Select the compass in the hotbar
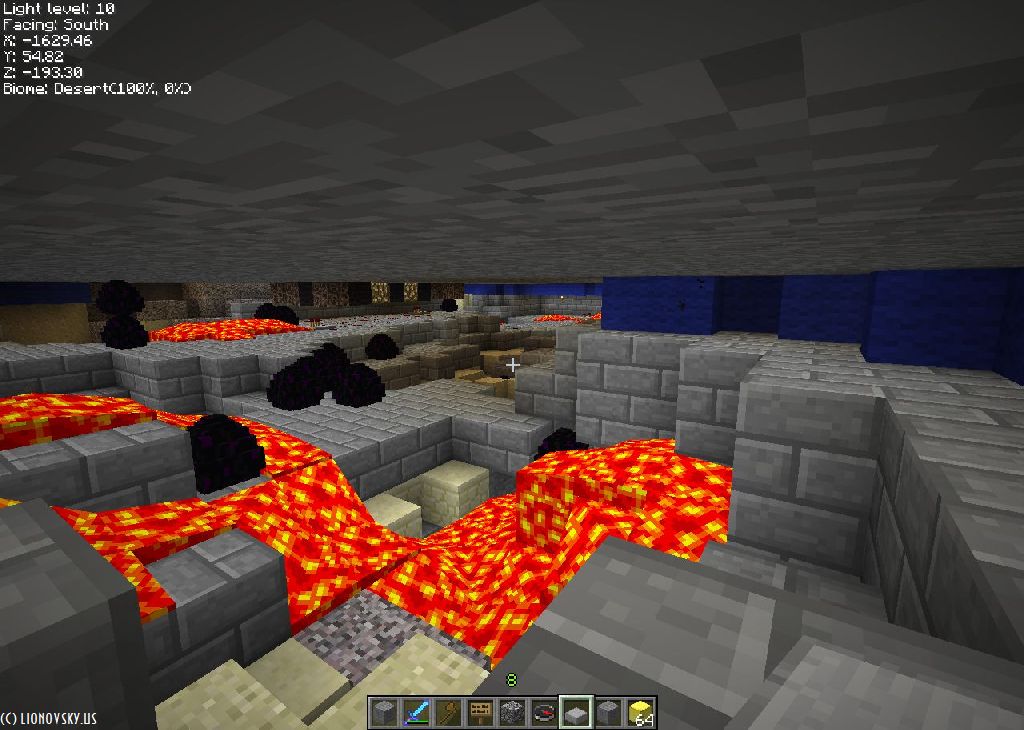 [544, 713]
